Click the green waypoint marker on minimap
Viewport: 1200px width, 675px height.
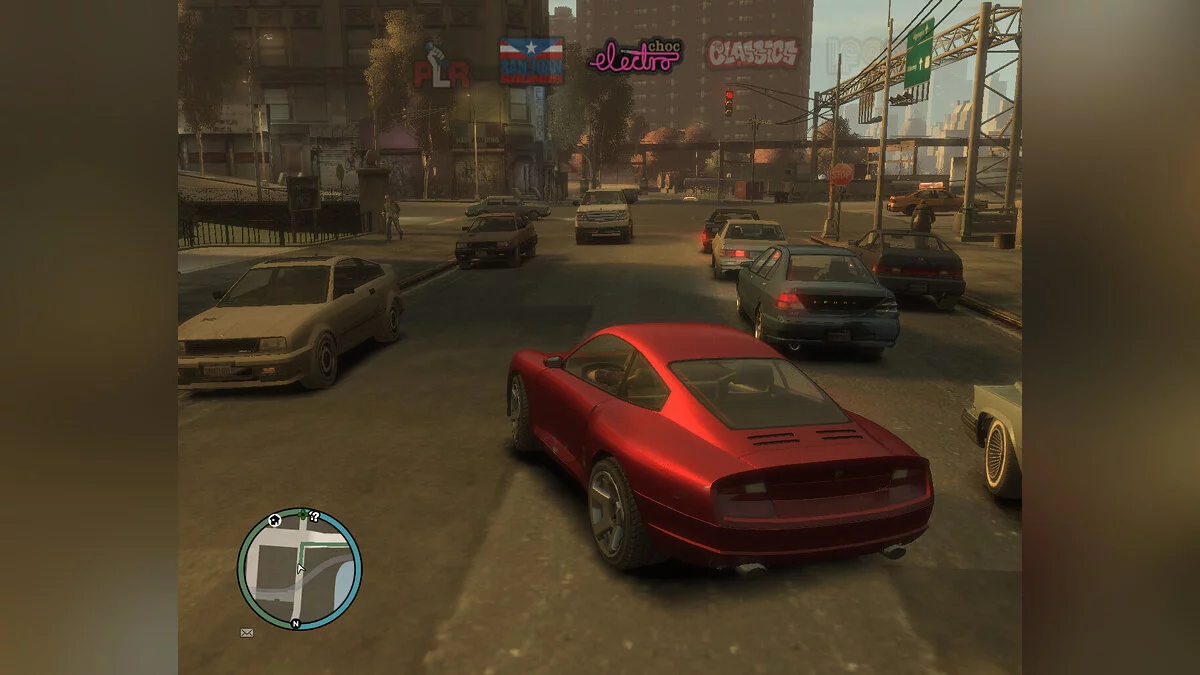(302, 515)
